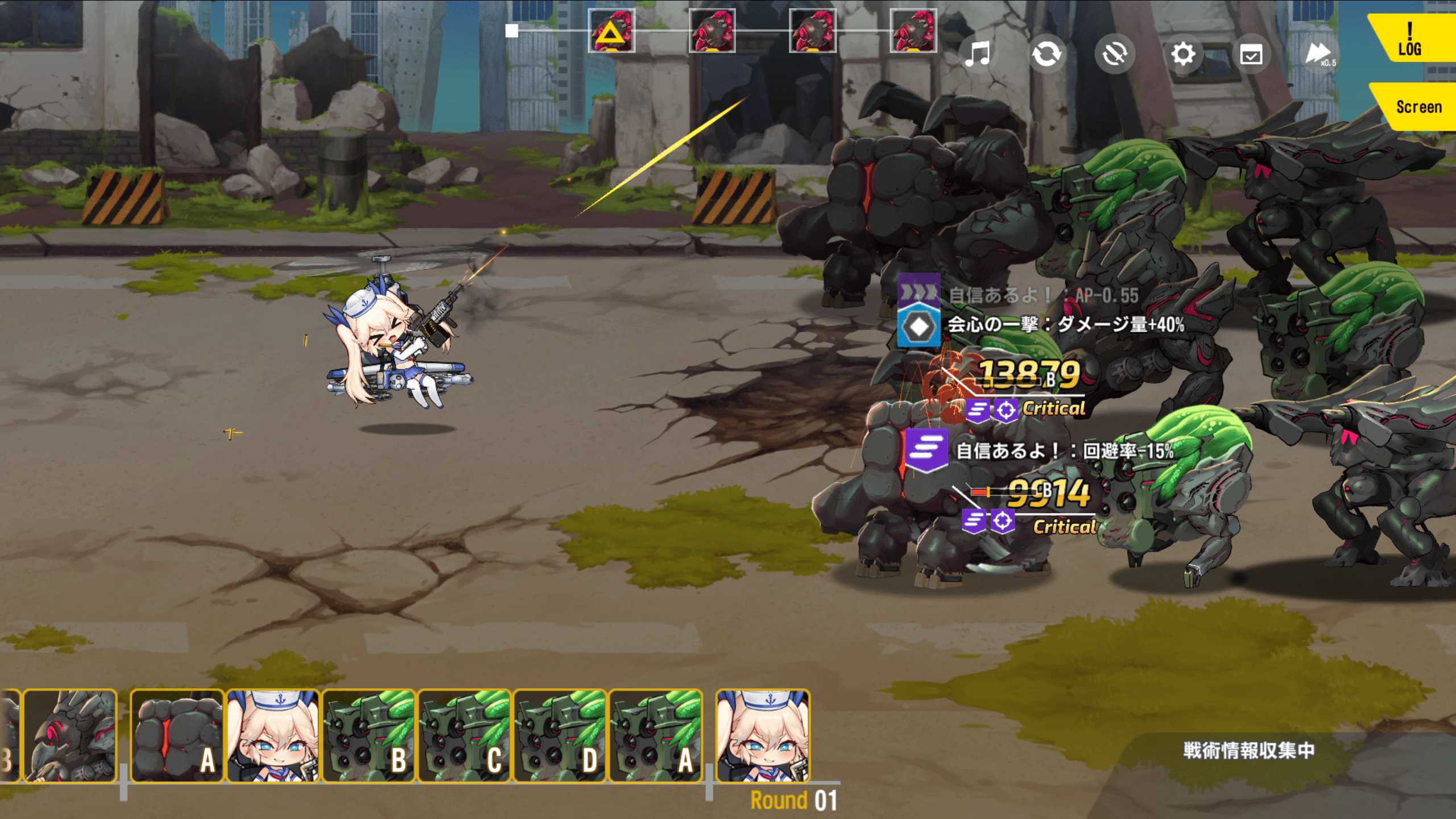Viewport: 1456px width, 819px height.
Task: Click the circular arrows auto-repeat icon
Action: (1046, 55)
